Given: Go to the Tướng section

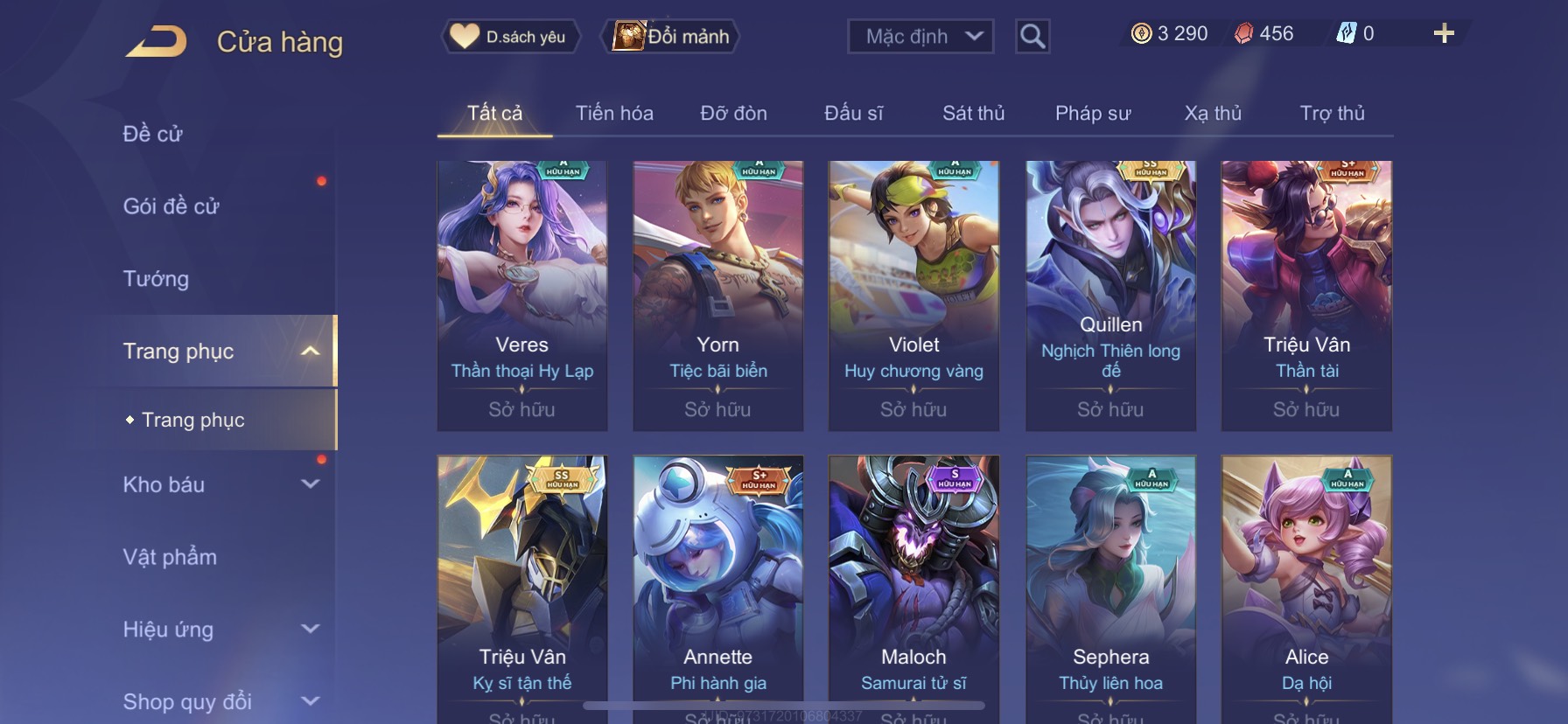Looking at the screenshot, I should pyautogui.click(x=157, y=279).
